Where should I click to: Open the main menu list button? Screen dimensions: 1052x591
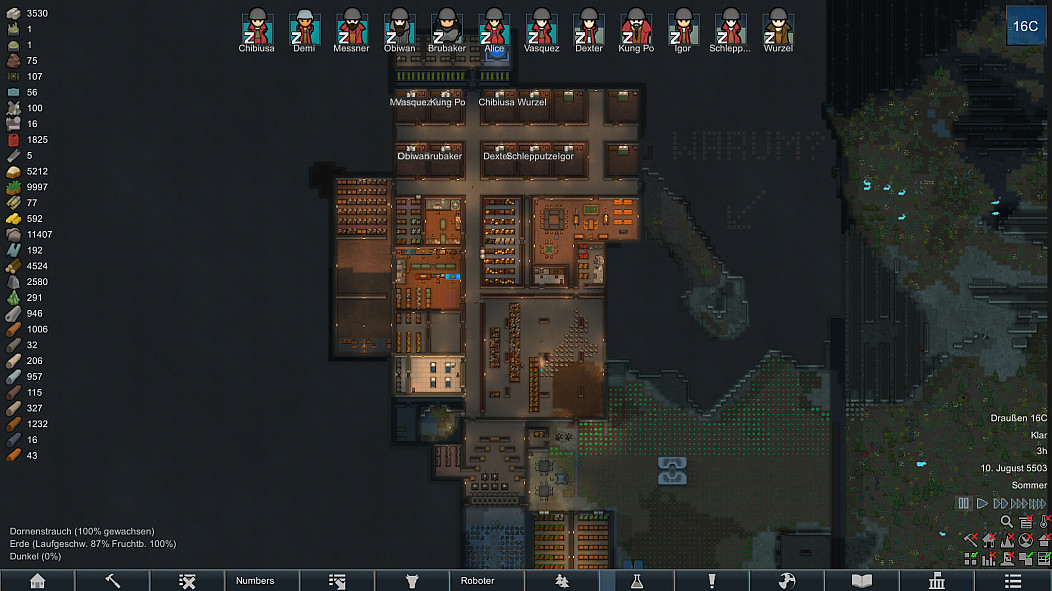click(1013, 580)
